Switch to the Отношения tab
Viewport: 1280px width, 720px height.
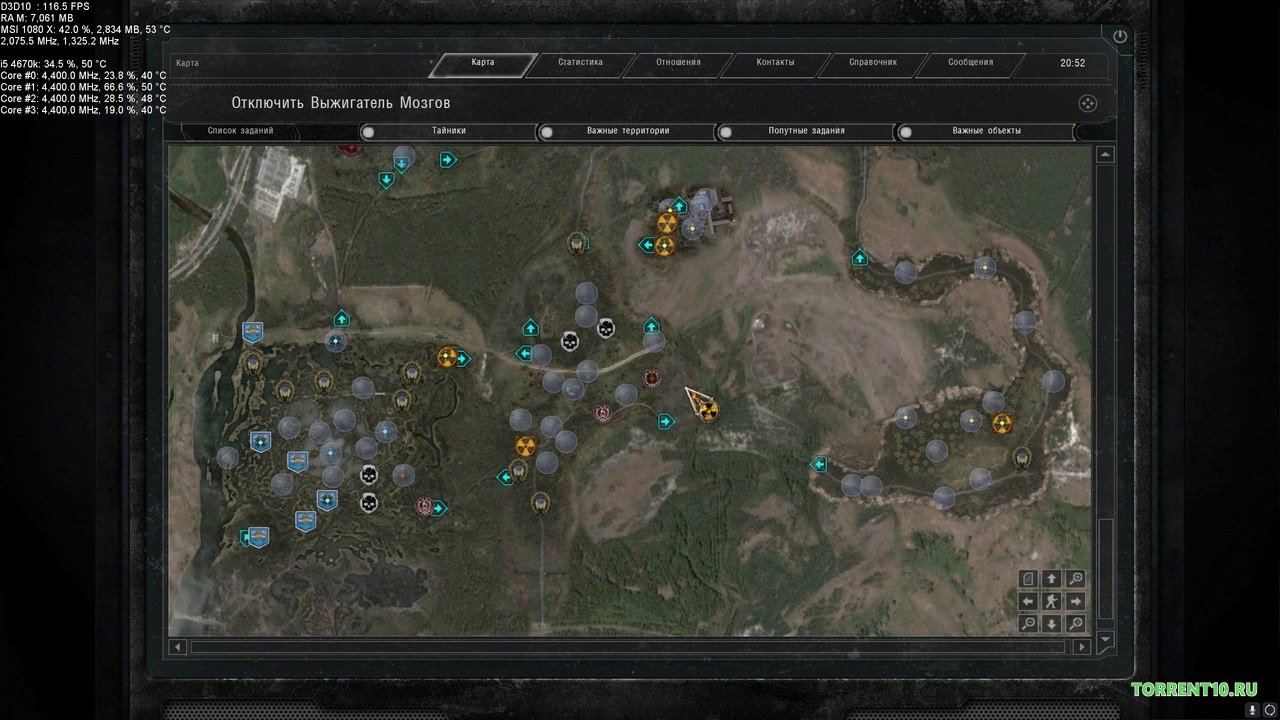(x=678, y=63)
